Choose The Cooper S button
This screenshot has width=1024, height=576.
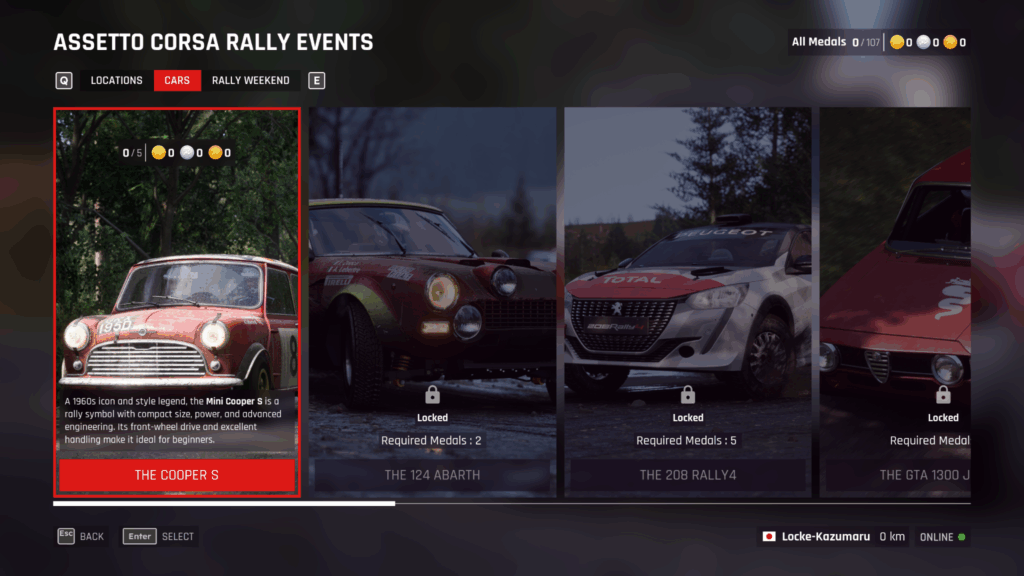coord(177,475)
